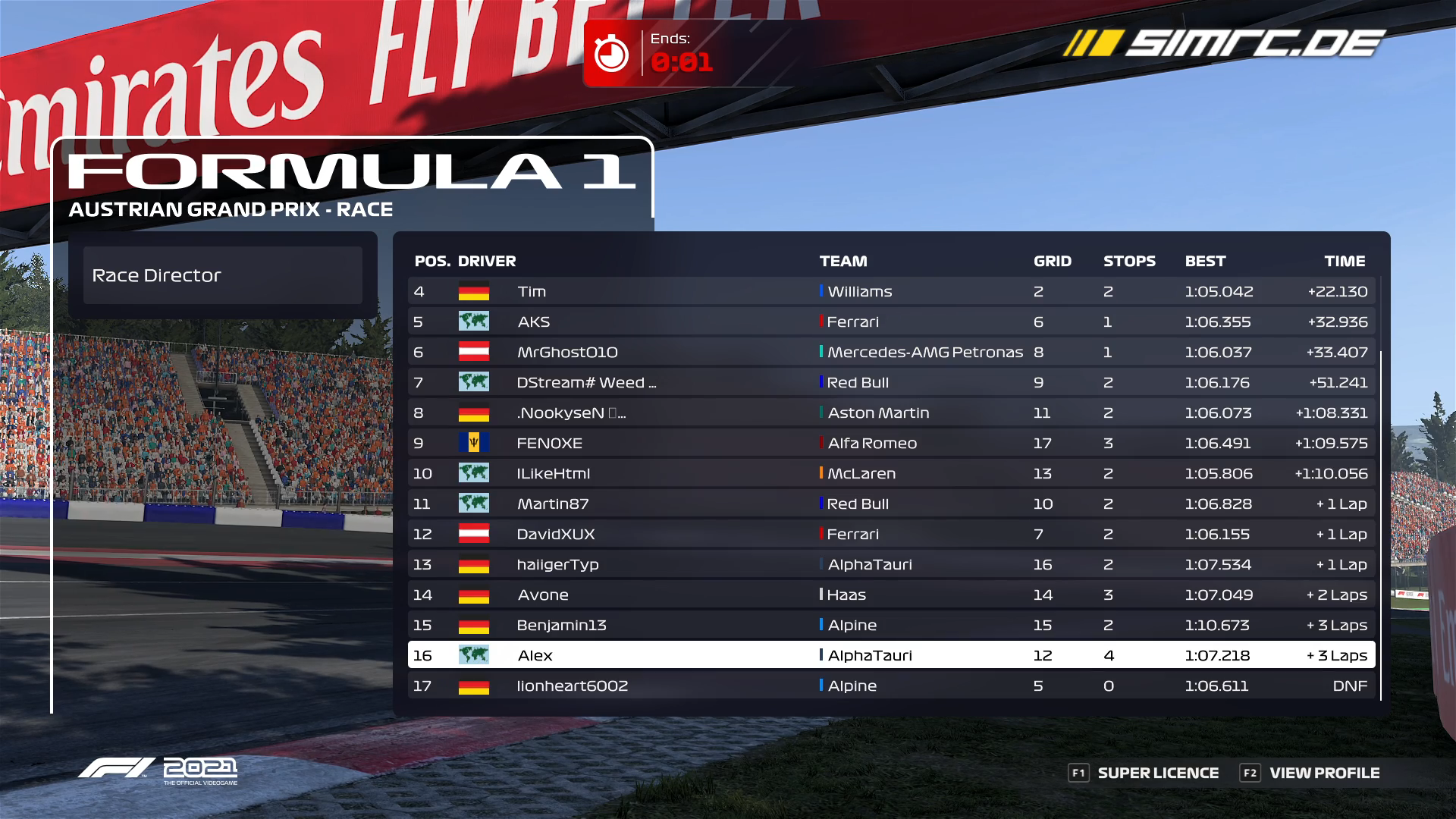Select the .NookyseN Aston Martin row
This screenshot has width=1456, height=819.
(x=891, y=413)
